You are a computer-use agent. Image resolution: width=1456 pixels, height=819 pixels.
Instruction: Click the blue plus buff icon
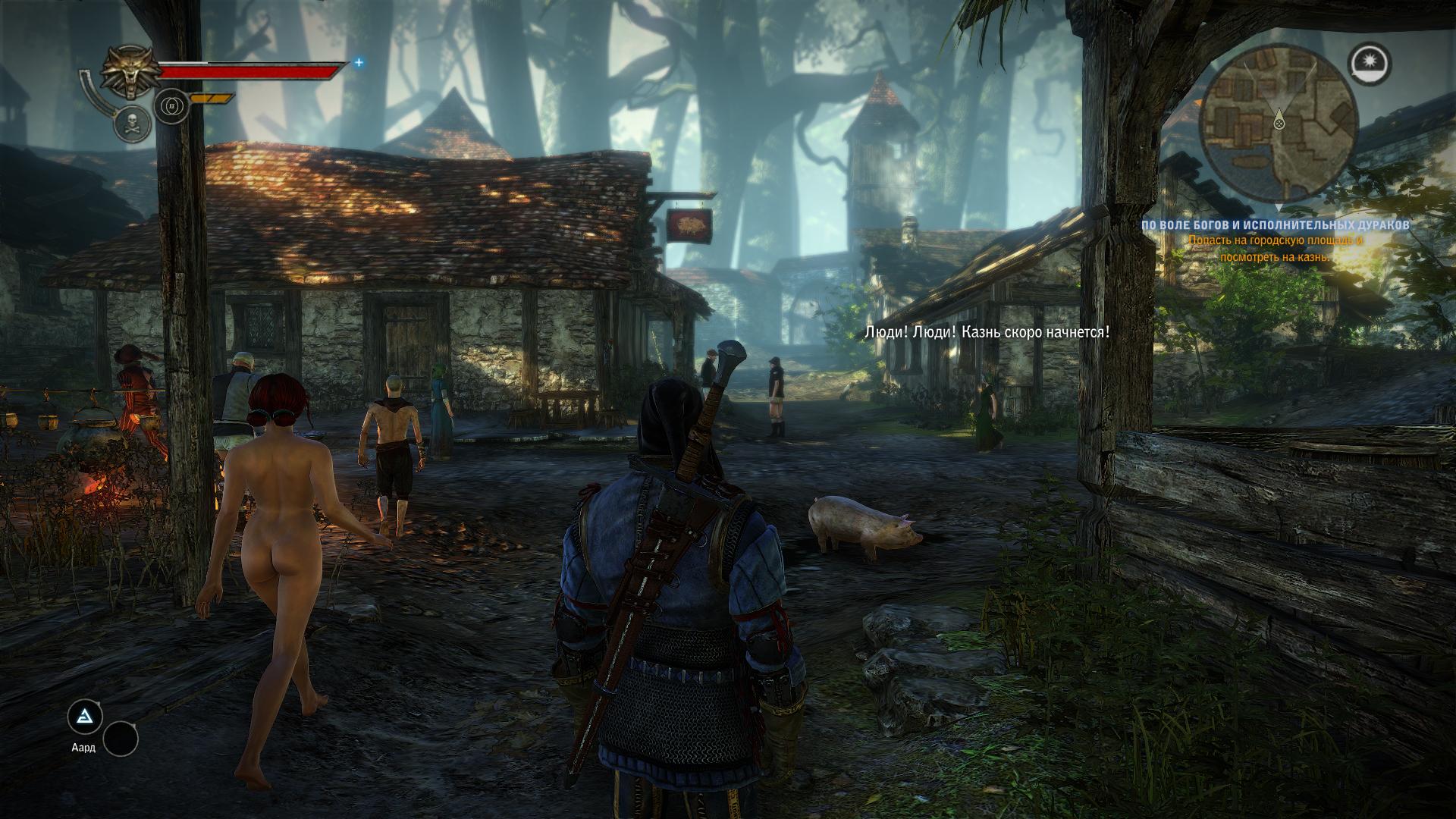pos(359,63)
